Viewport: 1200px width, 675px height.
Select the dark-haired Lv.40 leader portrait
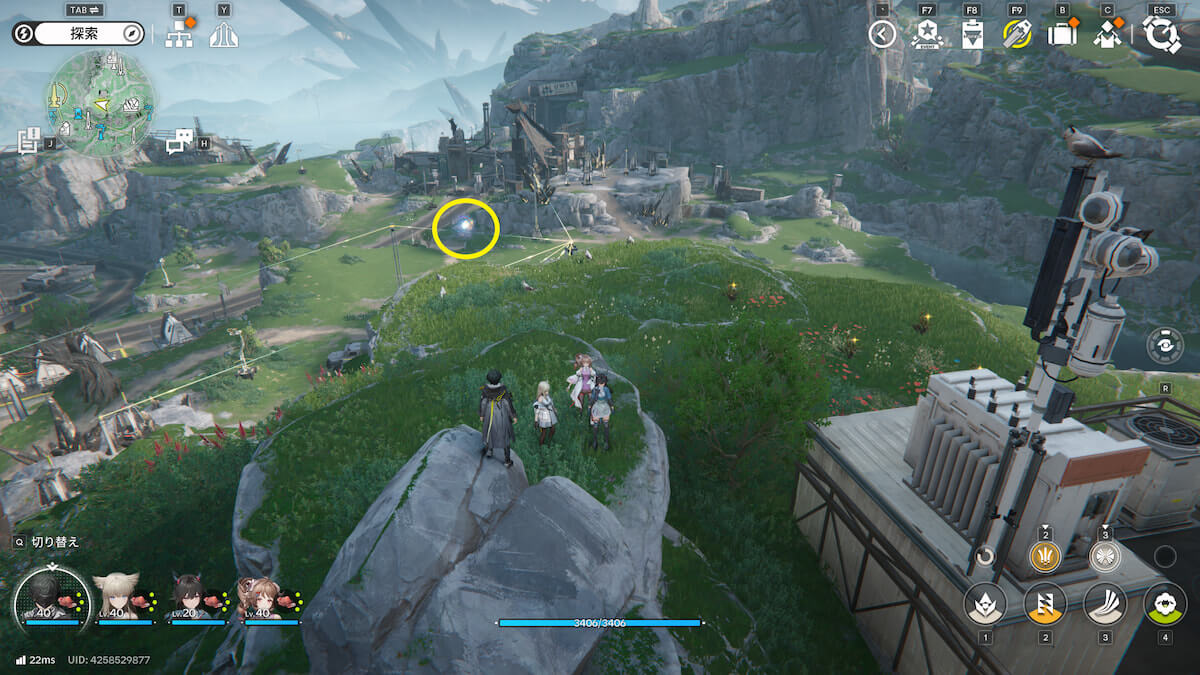(x=48, y=599)
